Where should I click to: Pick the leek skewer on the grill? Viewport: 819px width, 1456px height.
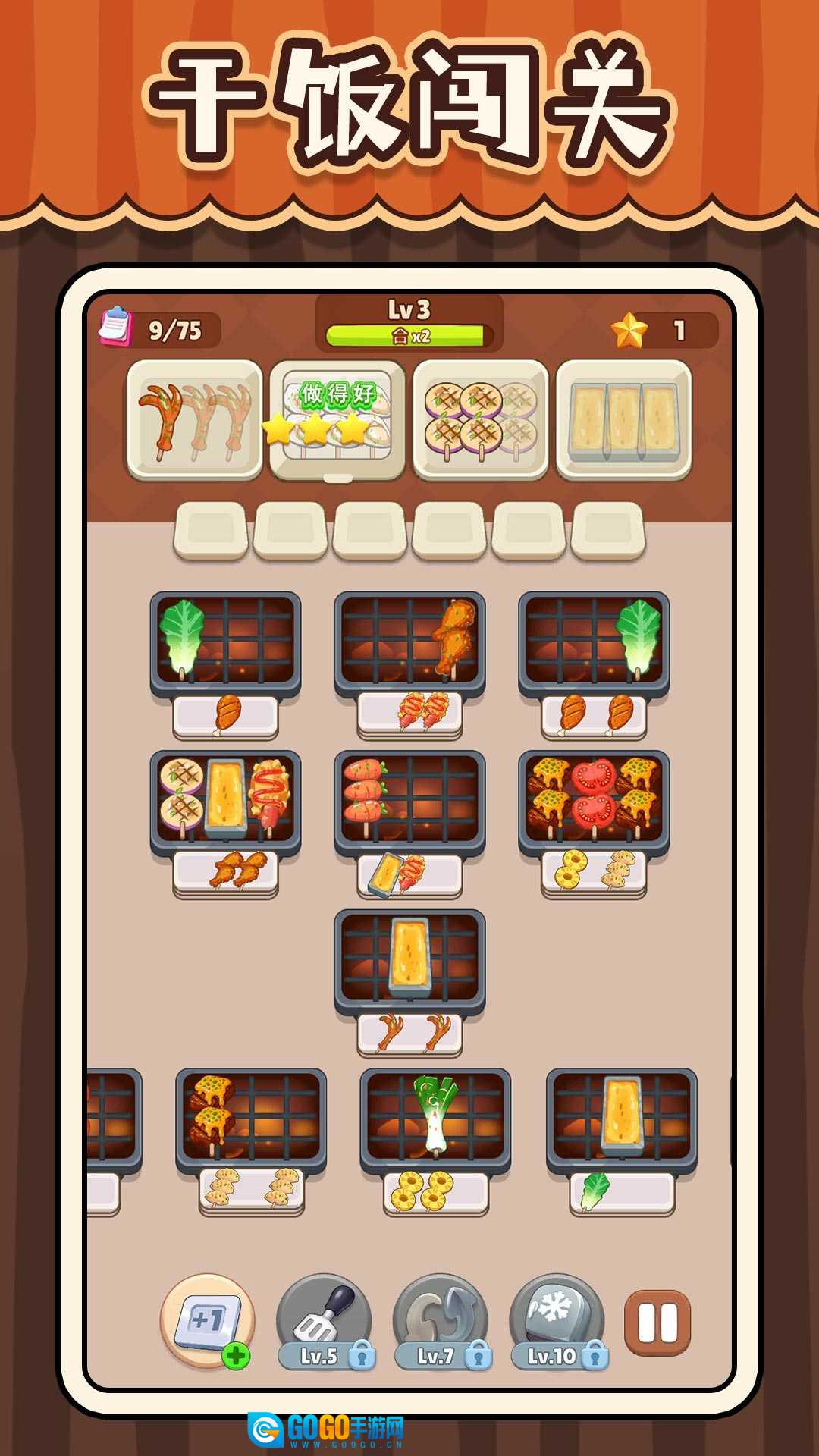point(434,1112)
